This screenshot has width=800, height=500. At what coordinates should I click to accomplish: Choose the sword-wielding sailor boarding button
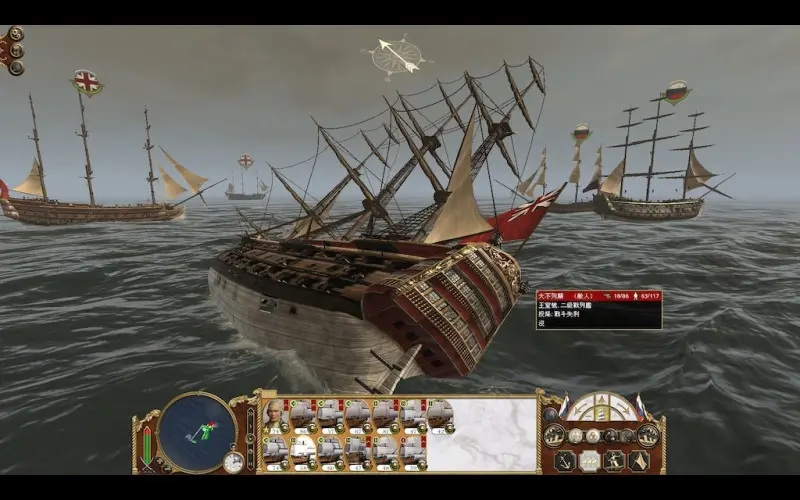(x=614, y=461)
